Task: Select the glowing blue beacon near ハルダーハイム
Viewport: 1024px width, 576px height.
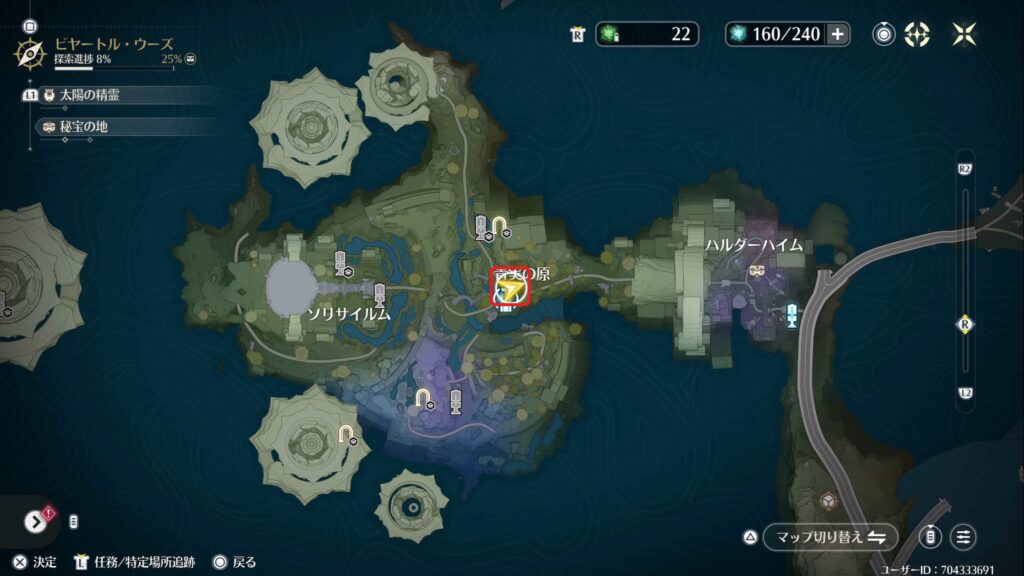Action: click(792, 315)
